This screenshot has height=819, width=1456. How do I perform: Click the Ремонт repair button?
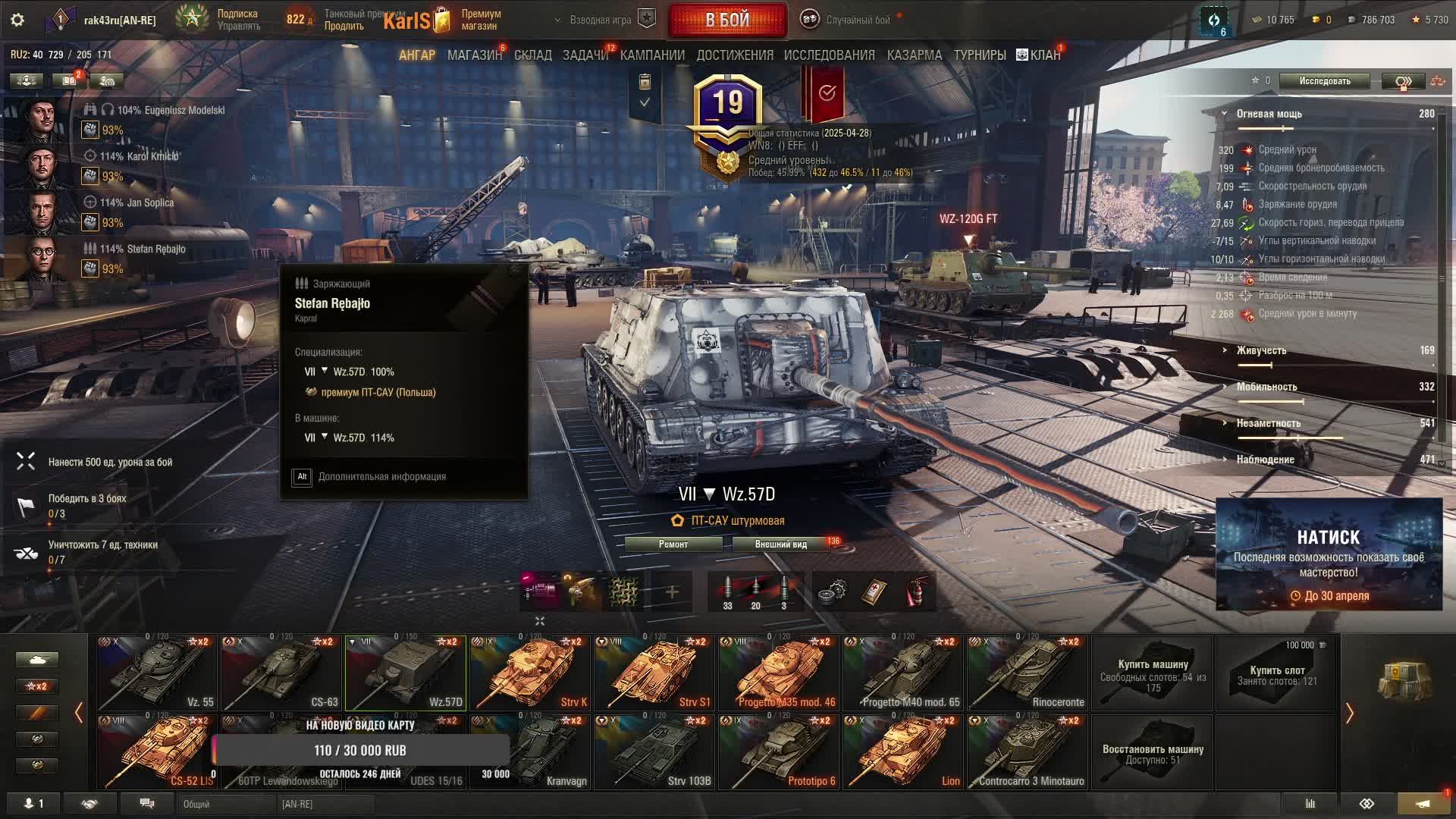(x=673, y=544)
